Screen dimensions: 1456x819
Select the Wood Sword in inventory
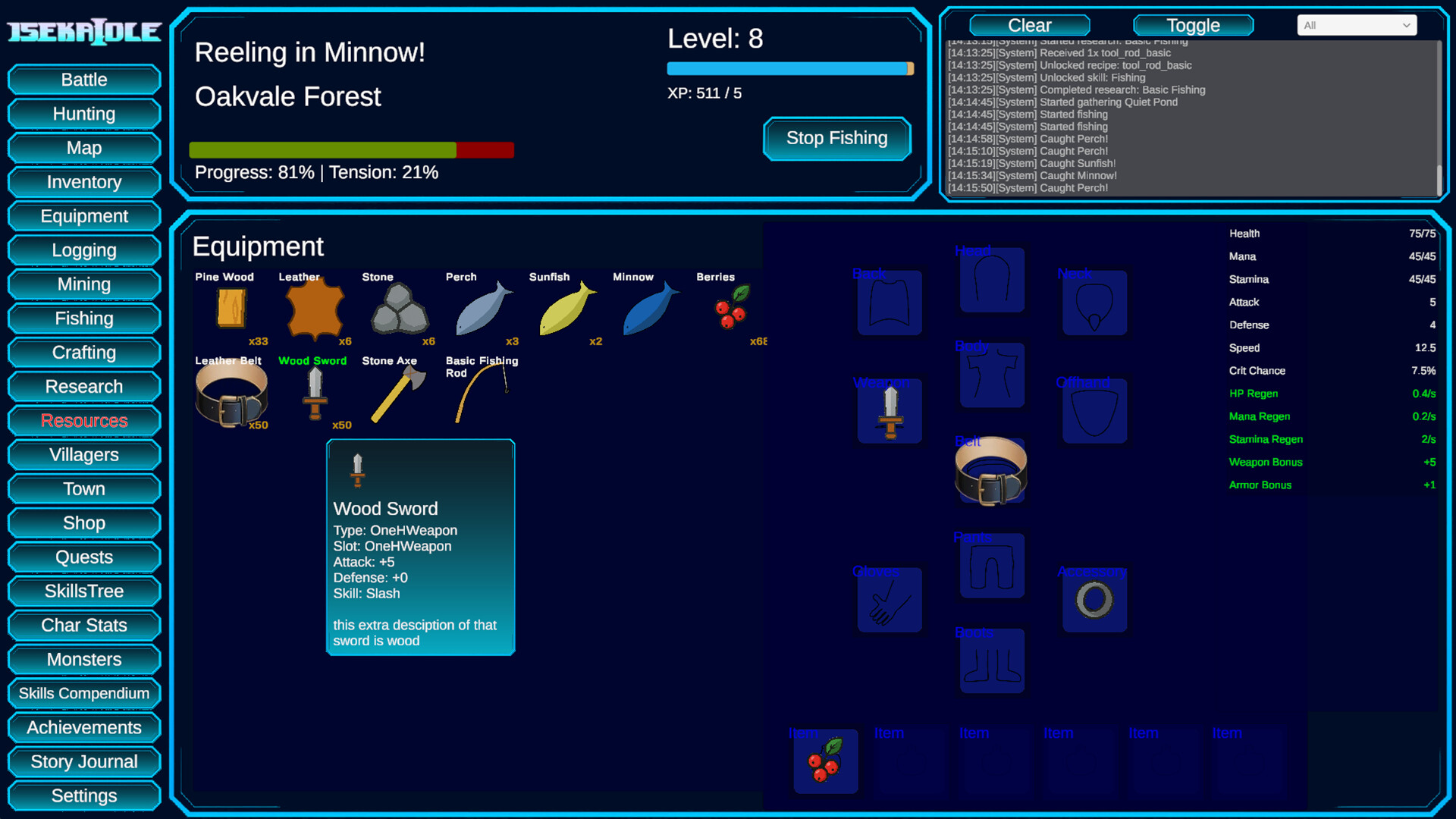pos(315,394)
